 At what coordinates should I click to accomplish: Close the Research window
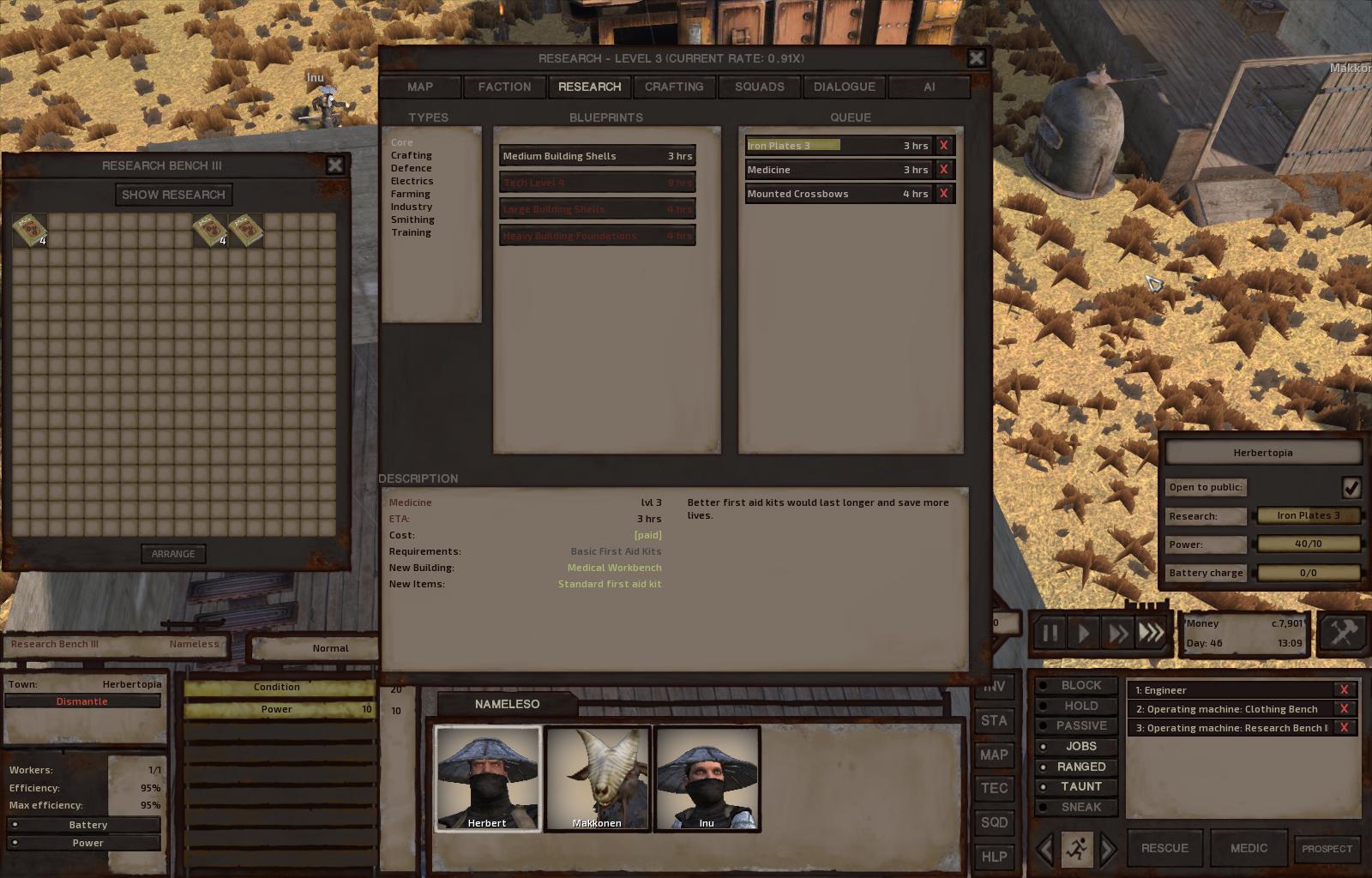point(976,58)
